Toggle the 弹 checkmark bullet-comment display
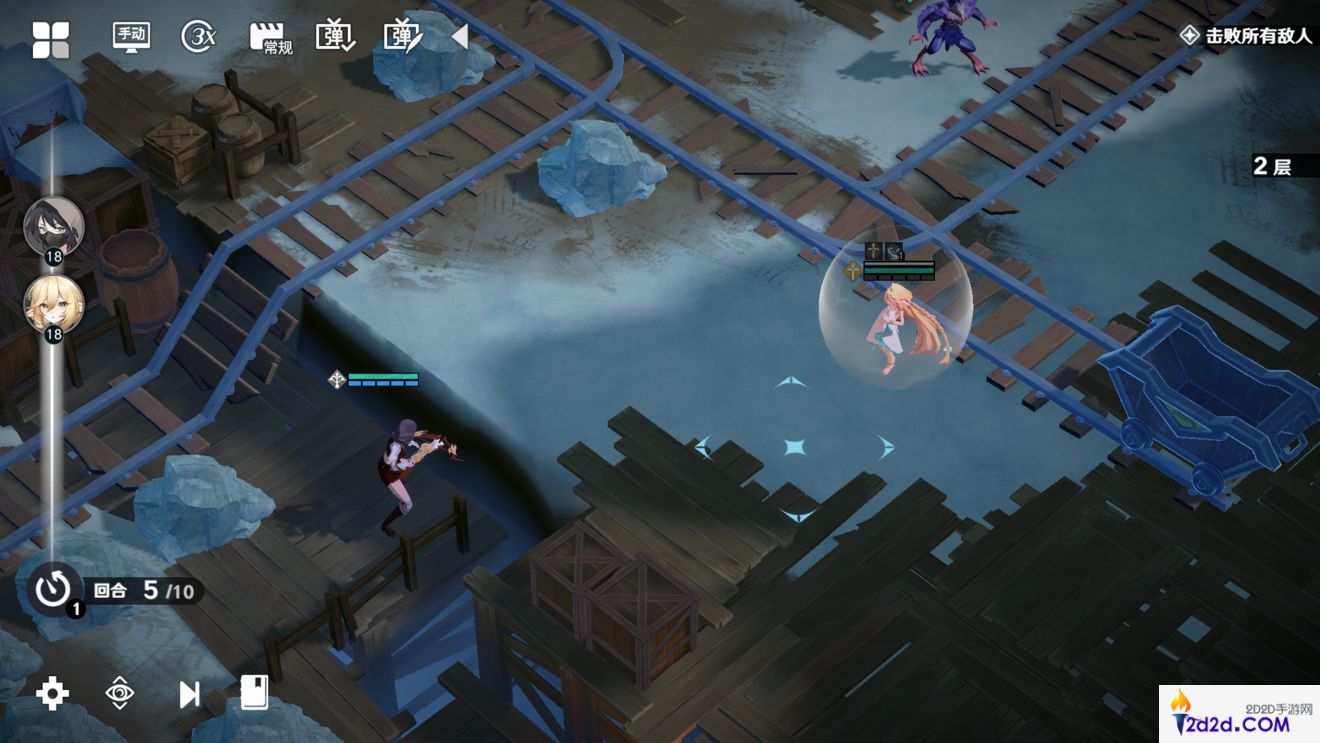The image size is (1320, 743). 335,37
